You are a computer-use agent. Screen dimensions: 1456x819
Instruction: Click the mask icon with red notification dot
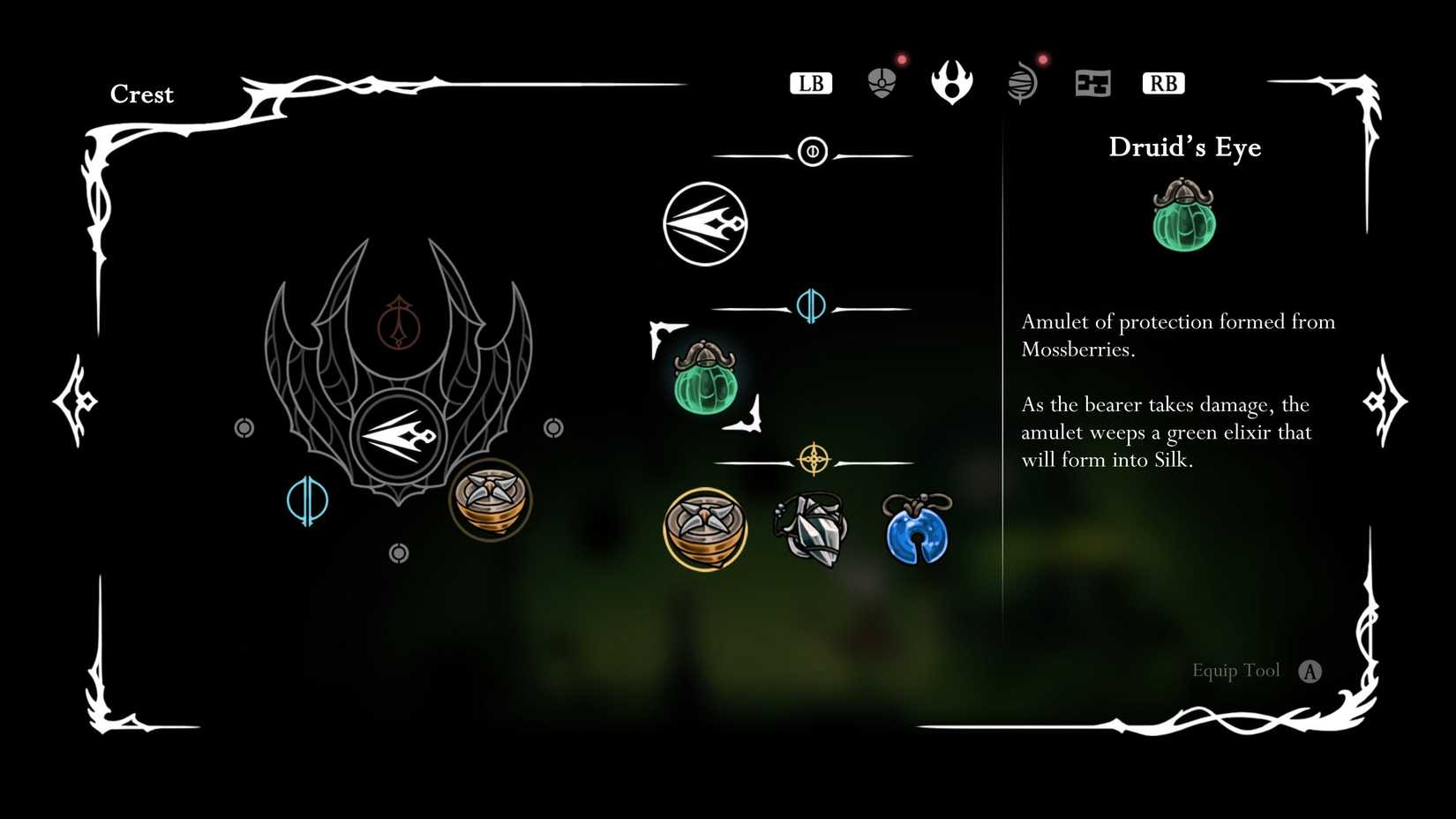[x=882, y=81]
